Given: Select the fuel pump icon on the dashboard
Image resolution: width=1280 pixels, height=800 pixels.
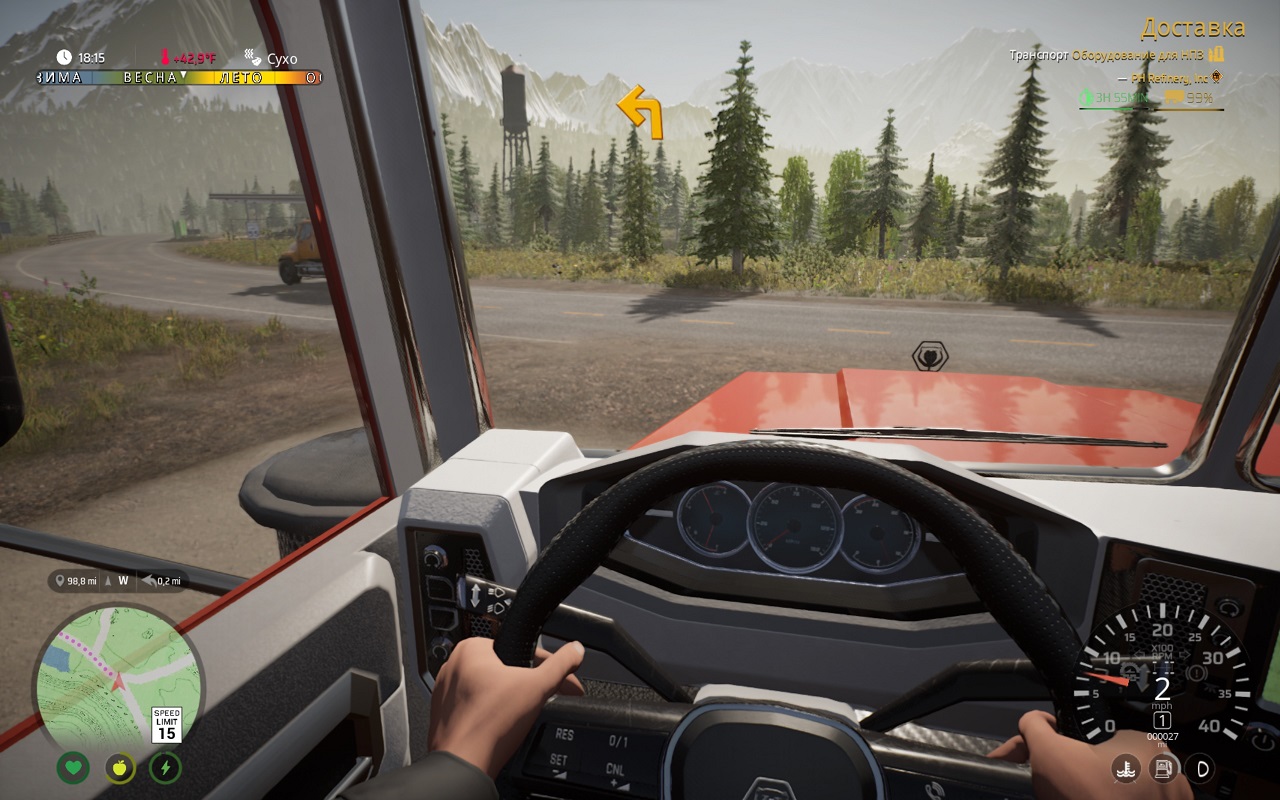Looking at the screenshot, I should coord(1163,767).
